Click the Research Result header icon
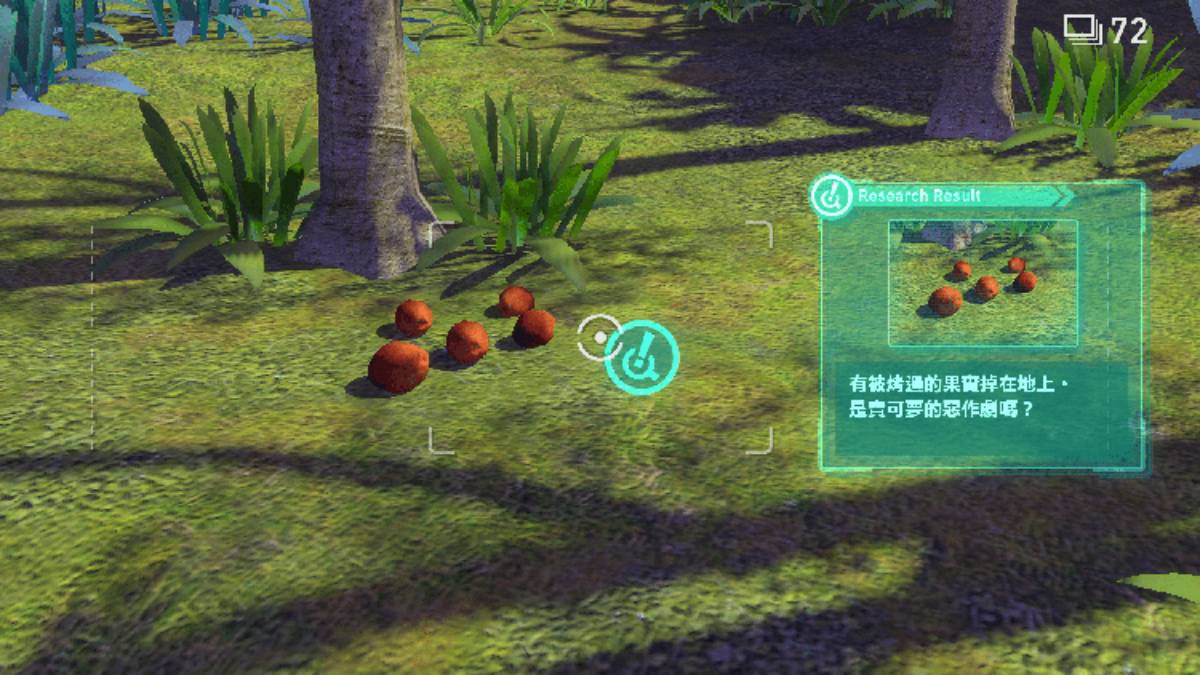 [x=830, y=195]
